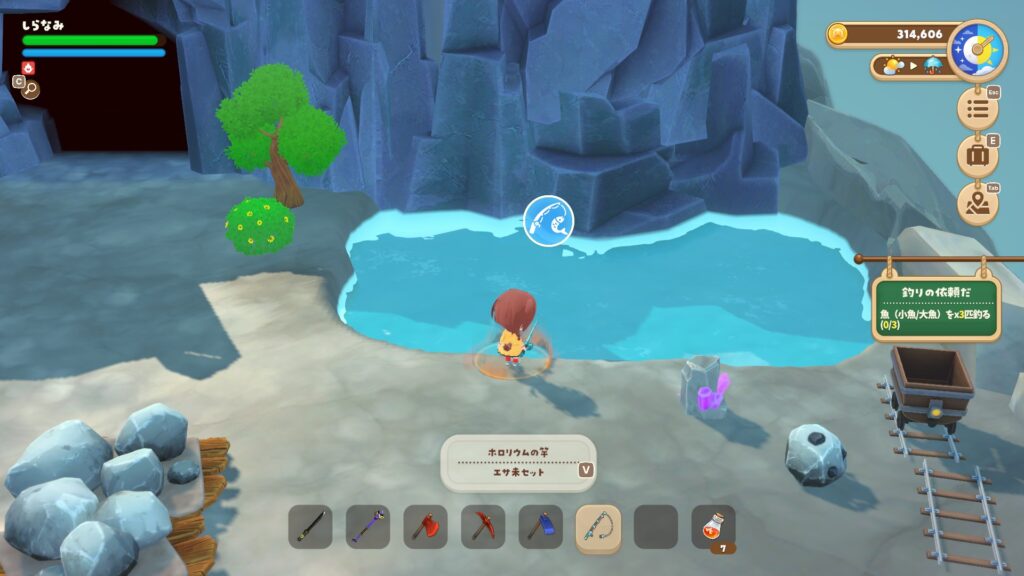The image size is (1024, 576).
Task: Open the suitcase inventory bag
Action: point(977,156)
